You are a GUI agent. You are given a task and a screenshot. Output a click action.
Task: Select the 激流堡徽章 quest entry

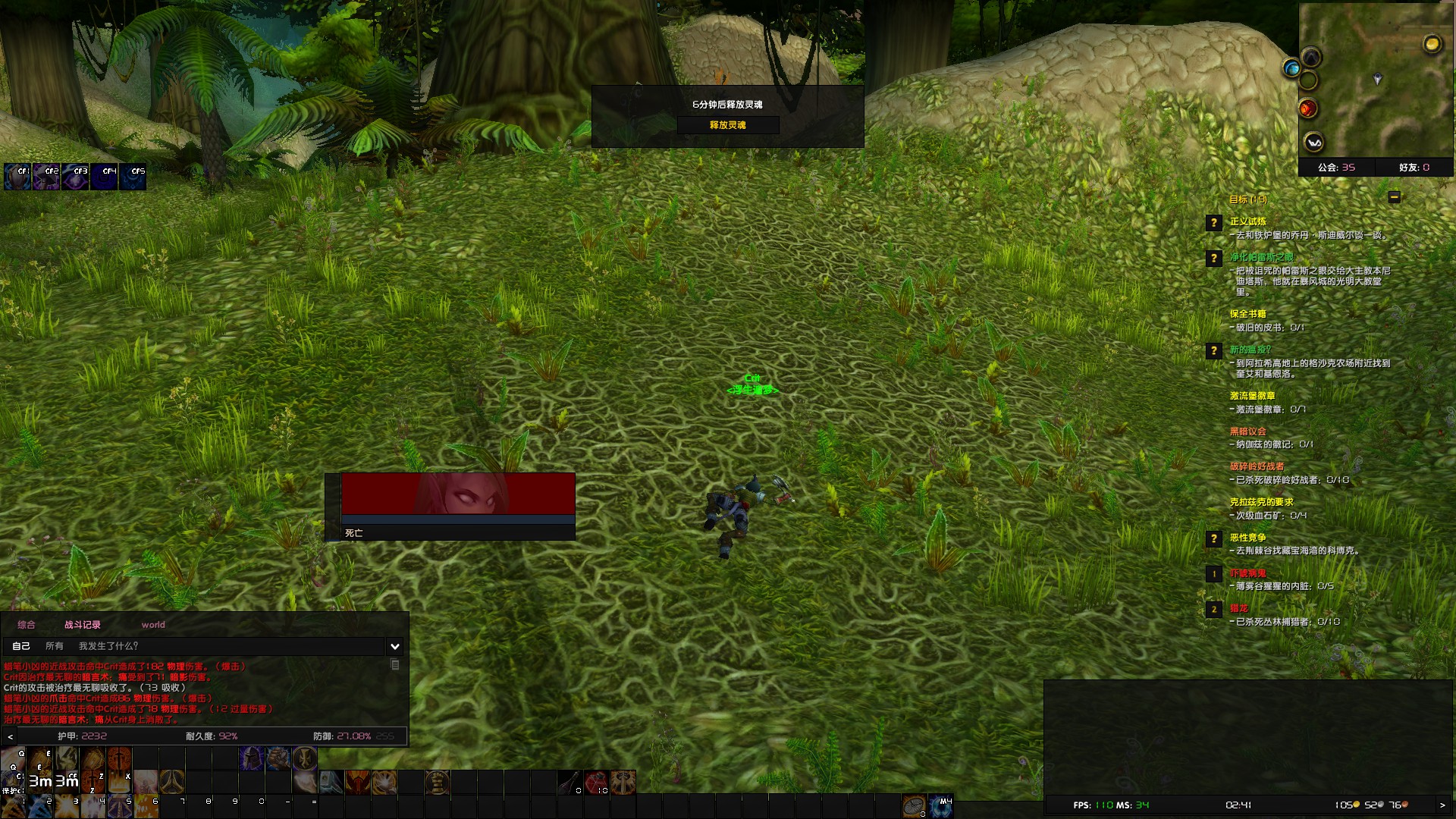coord(1252,396)
